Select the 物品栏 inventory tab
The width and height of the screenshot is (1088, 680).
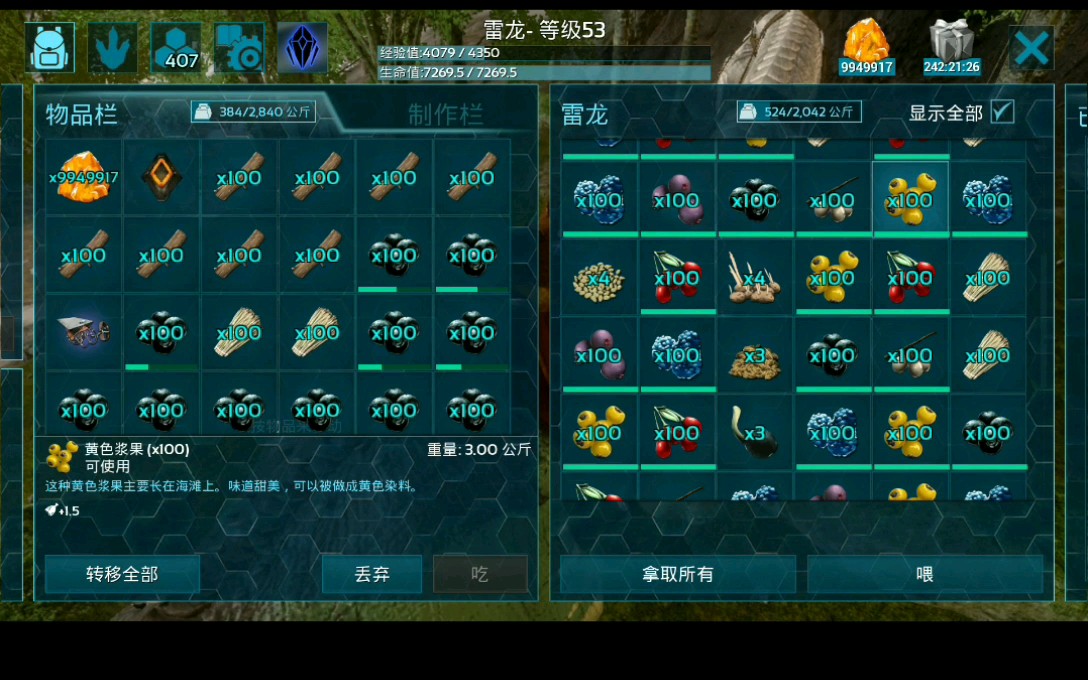click(x=82, y=114)
